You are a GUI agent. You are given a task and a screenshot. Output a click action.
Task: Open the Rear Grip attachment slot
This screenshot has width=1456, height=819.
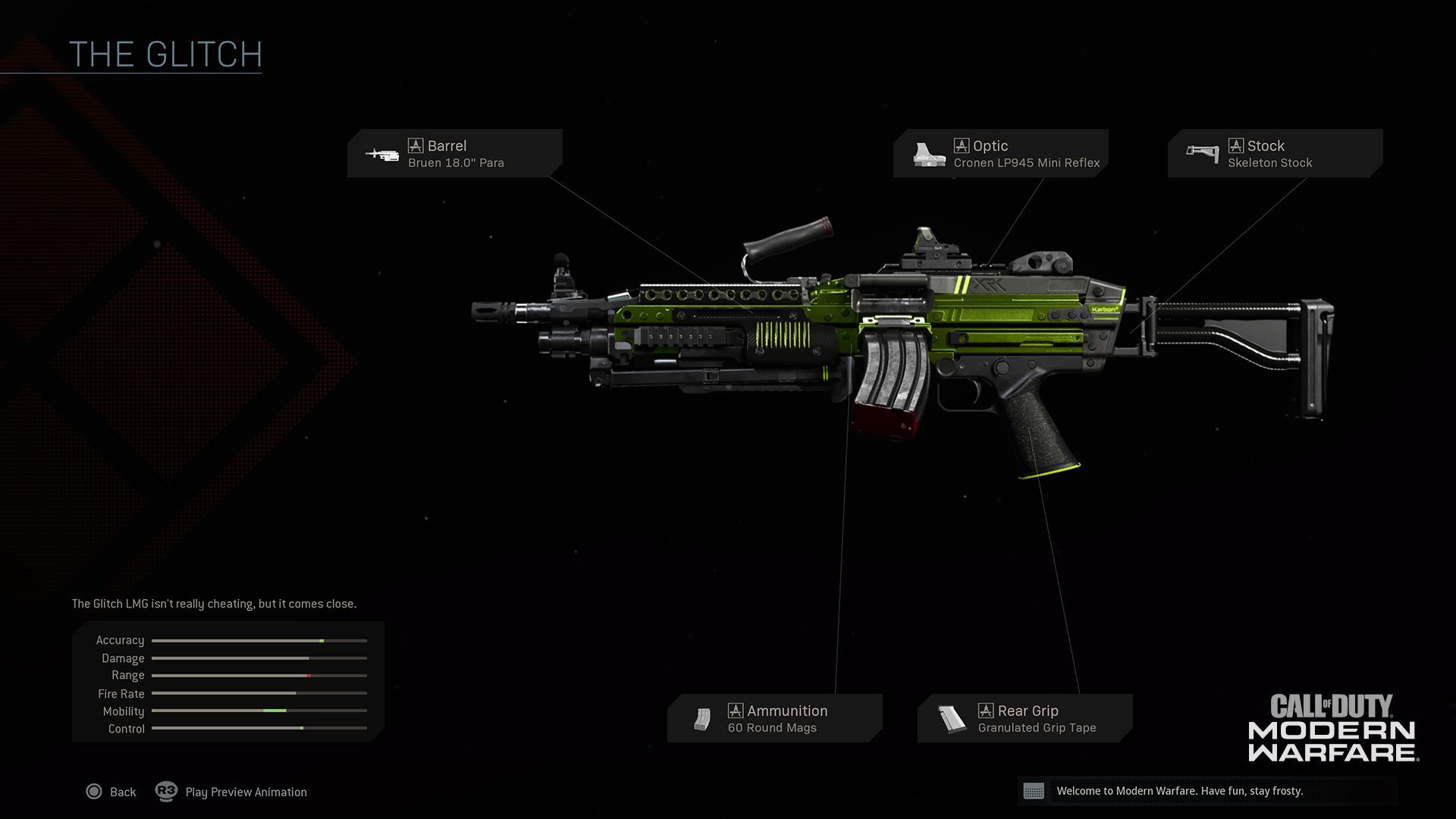[1025, 718]
